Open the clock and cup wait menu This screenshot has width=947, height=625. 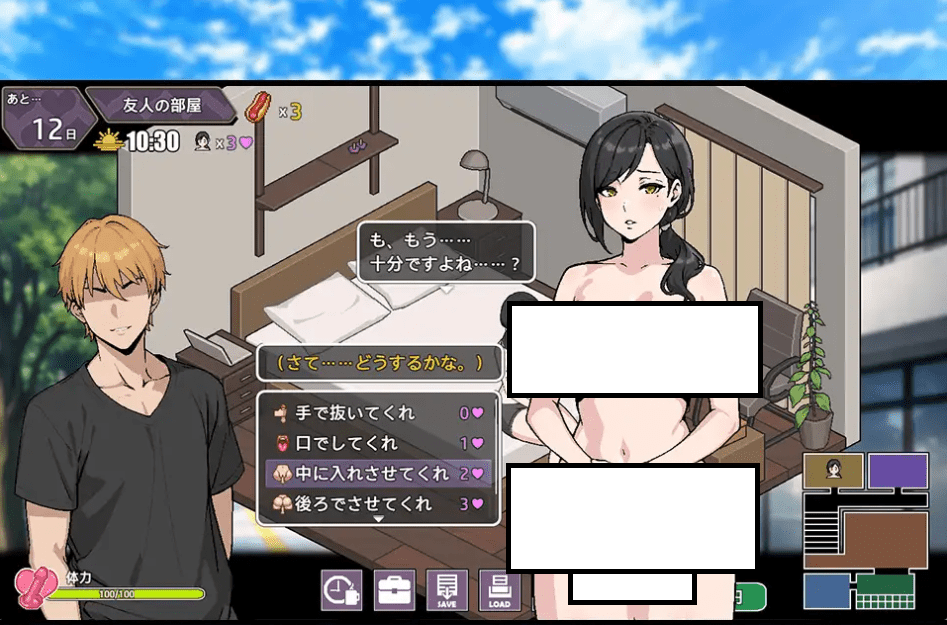[341, 590]
